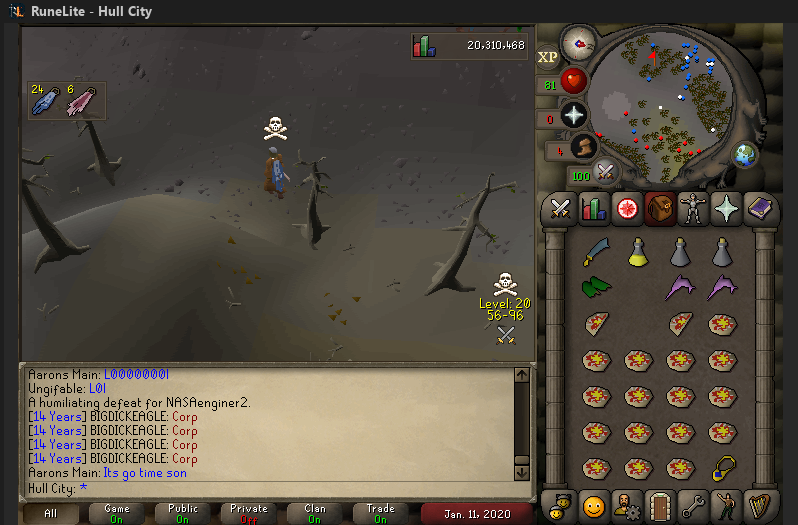Open the world map globe
The image size is (798, 525).
(x=744, y=155)
